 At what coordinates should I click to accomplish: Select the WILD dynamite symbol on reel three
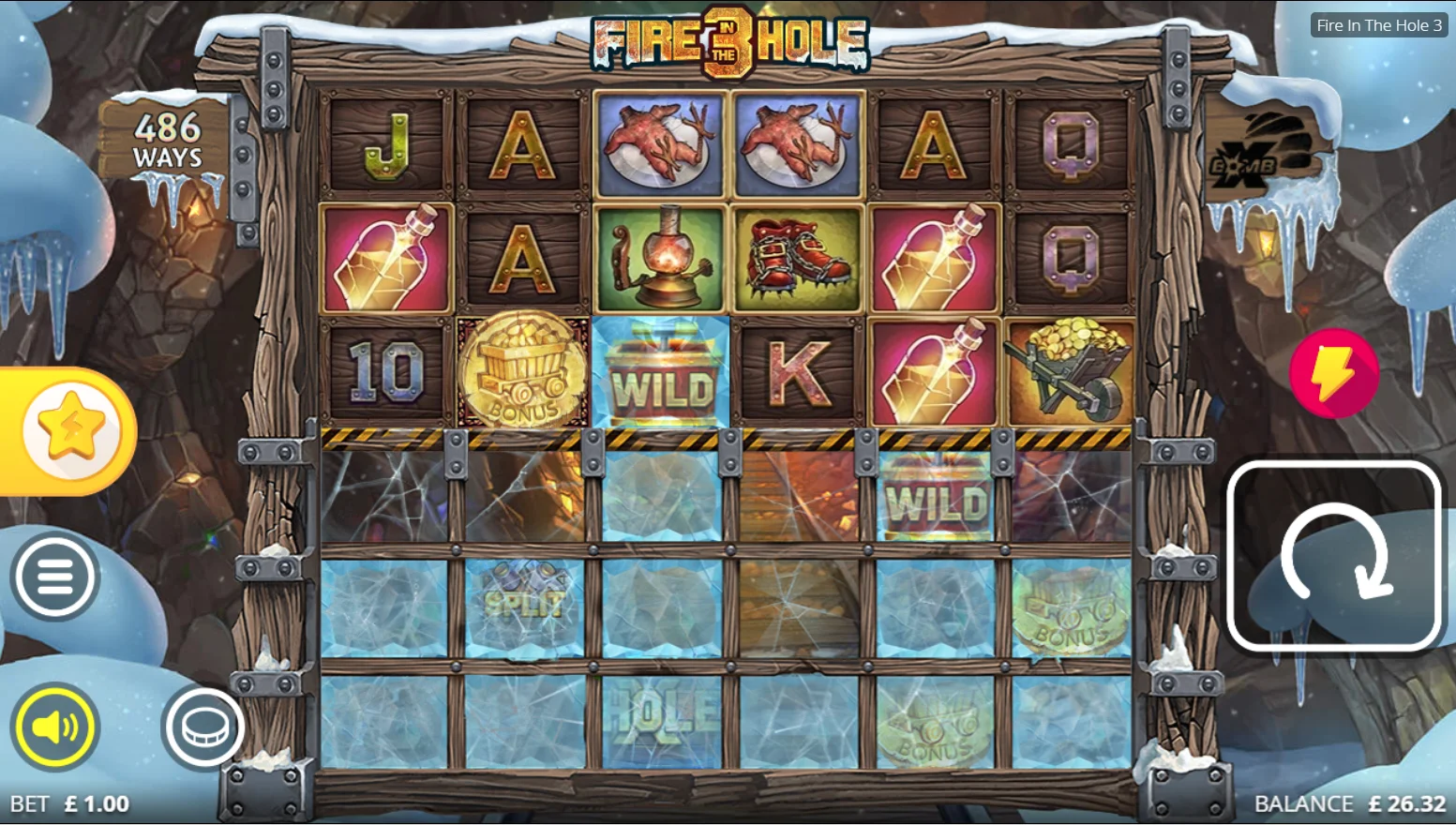[659, 373]
